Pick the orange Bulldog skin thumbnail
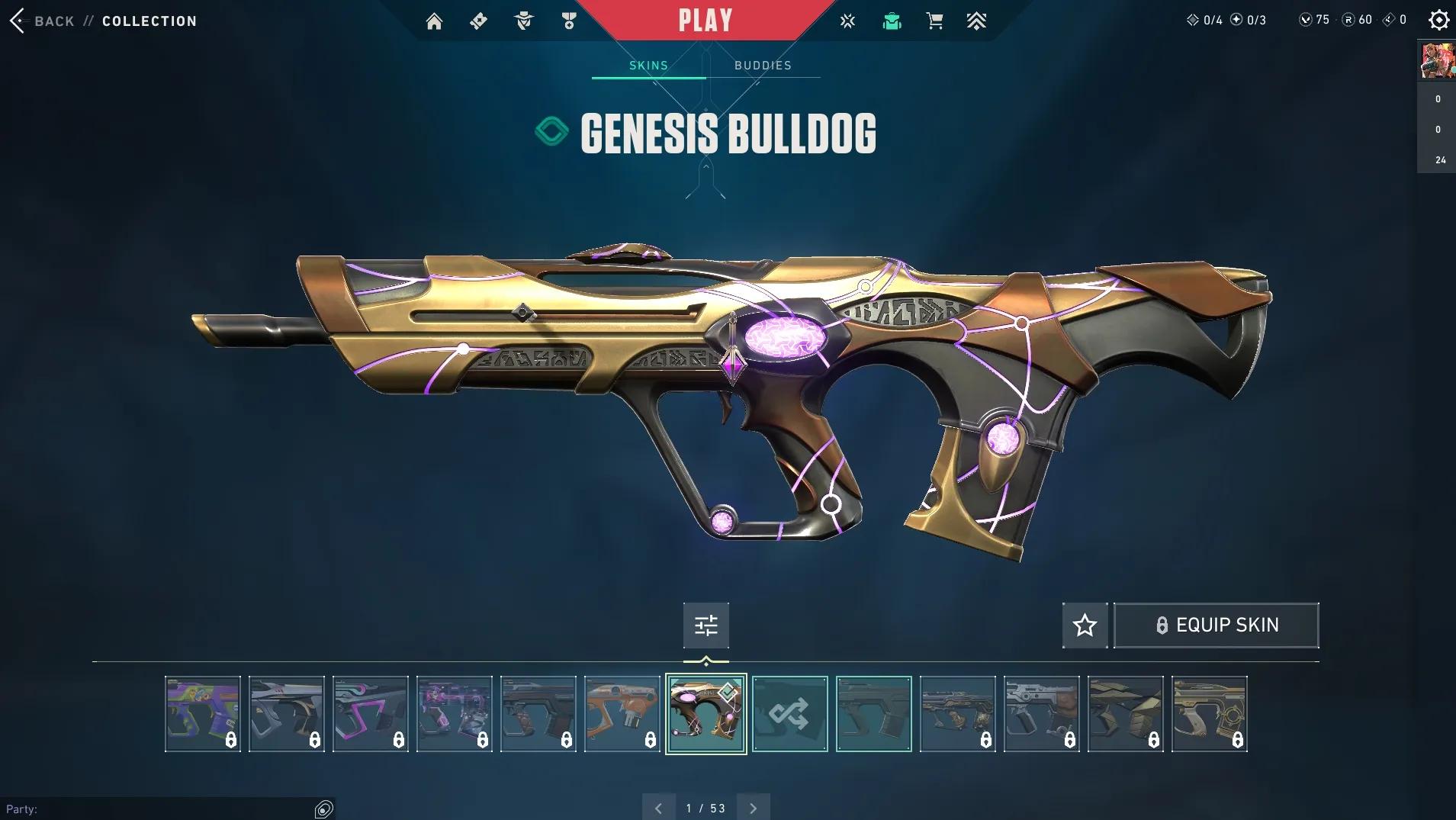 click(622, 714)
